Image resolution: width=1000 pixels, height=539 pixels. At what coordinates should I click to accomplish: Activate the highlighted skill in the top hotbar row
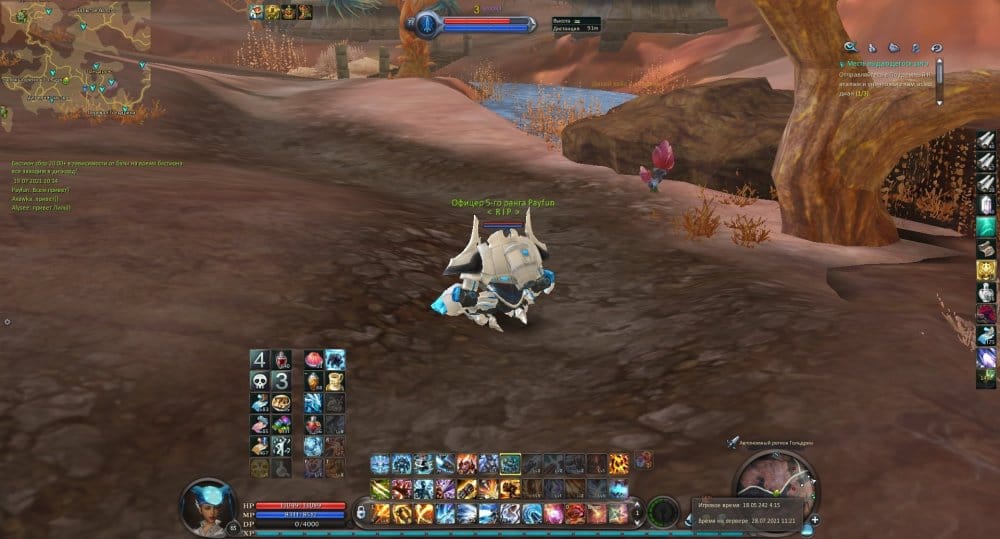(x=510, y=463)
